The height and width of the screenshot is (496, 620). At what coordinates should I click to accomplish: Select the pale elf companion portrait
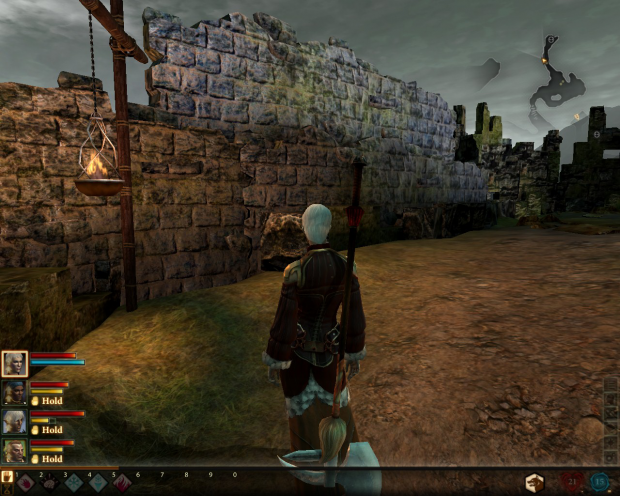pyautogui.click(x=14, y=421)
